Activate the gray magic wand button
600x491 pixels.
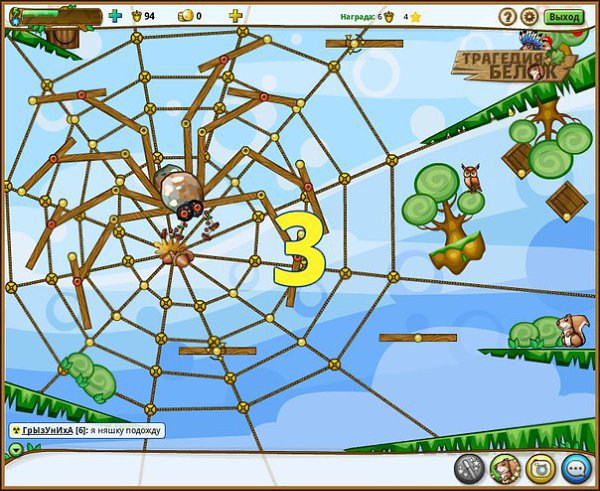(469, 467)
